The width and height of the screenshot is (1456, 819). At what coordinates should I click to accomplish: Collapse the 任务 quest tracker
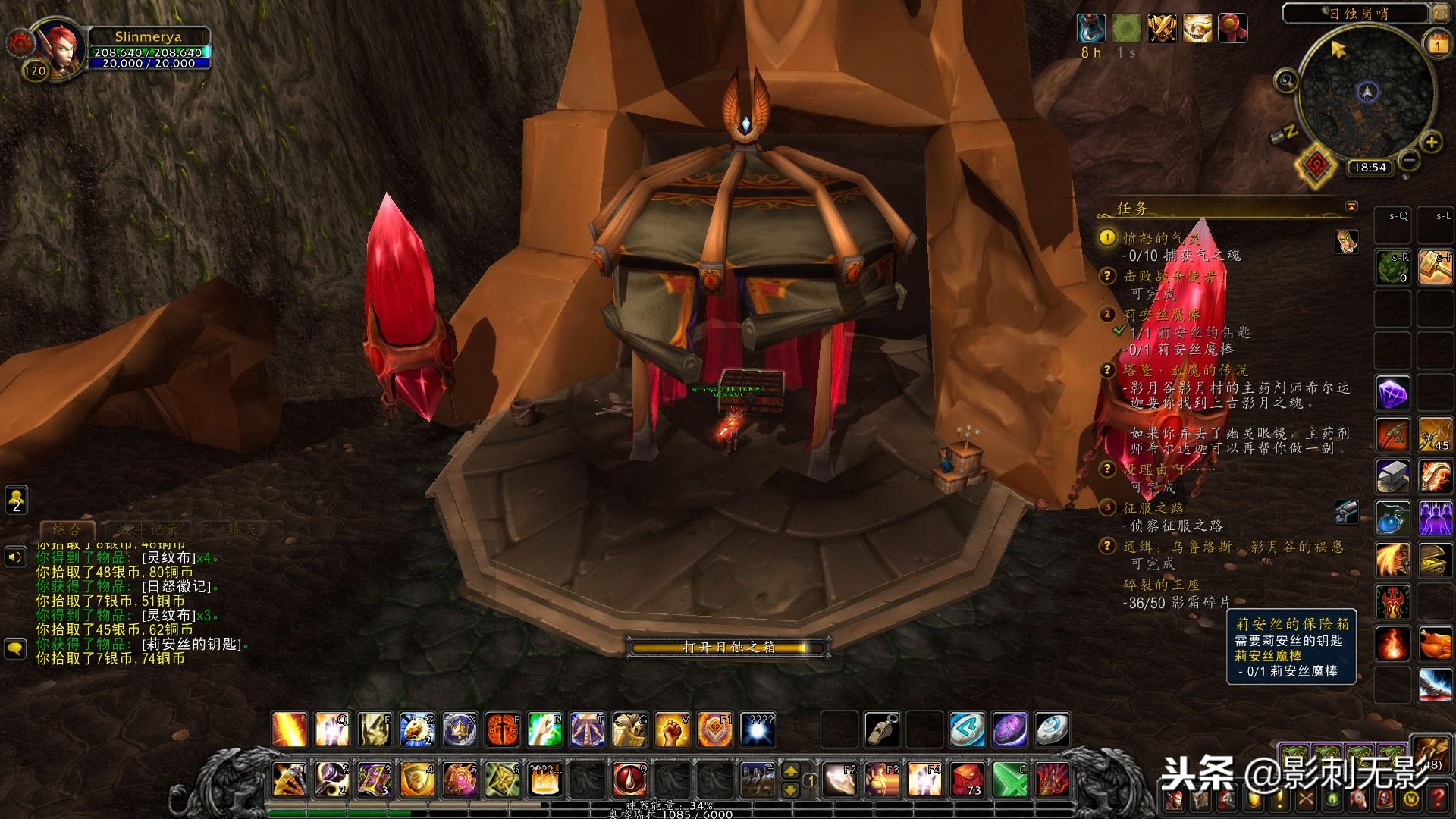[x=1351, y=206]
